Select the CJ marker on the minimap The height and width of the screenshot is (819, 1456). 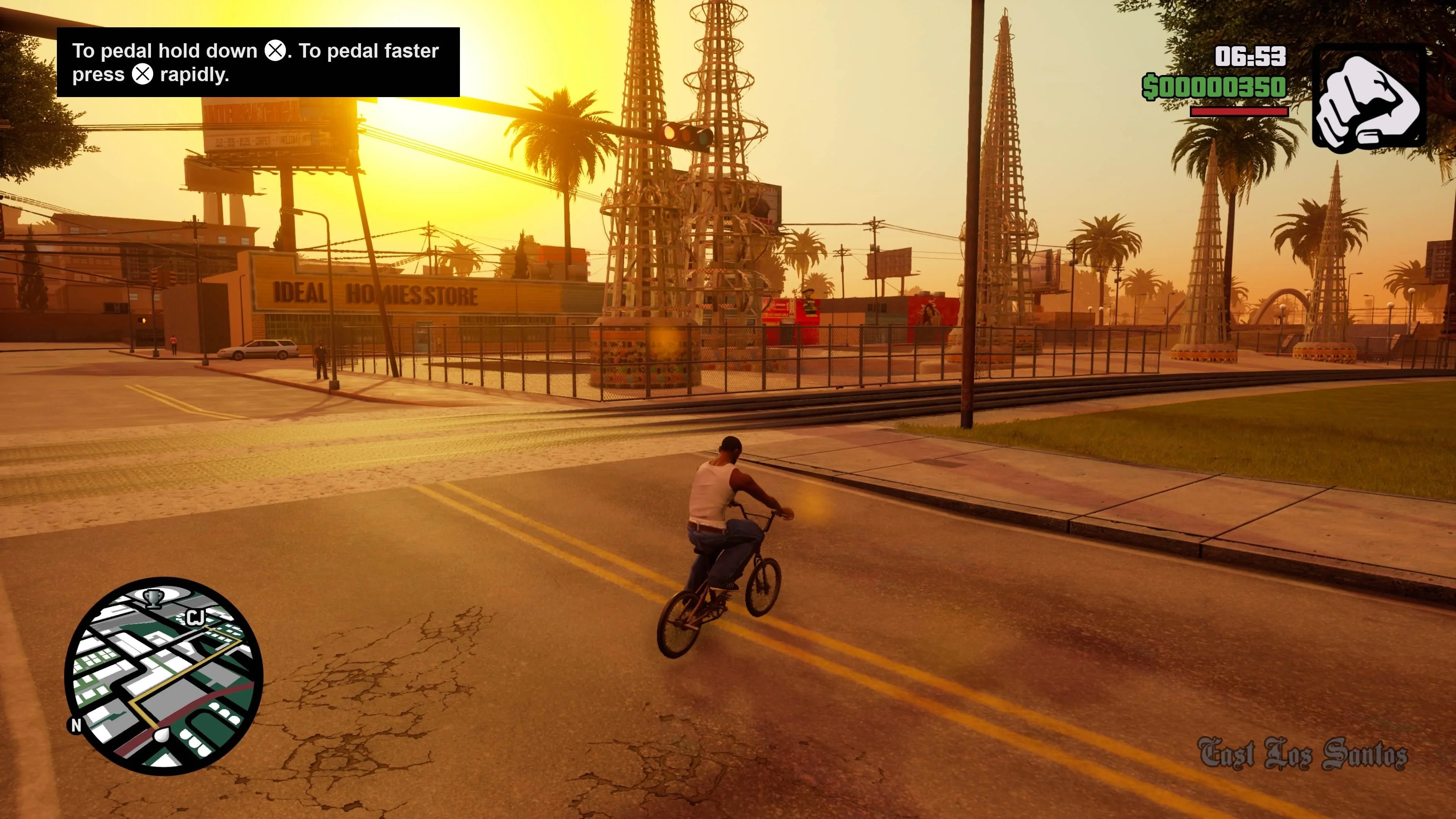(195, 617)
